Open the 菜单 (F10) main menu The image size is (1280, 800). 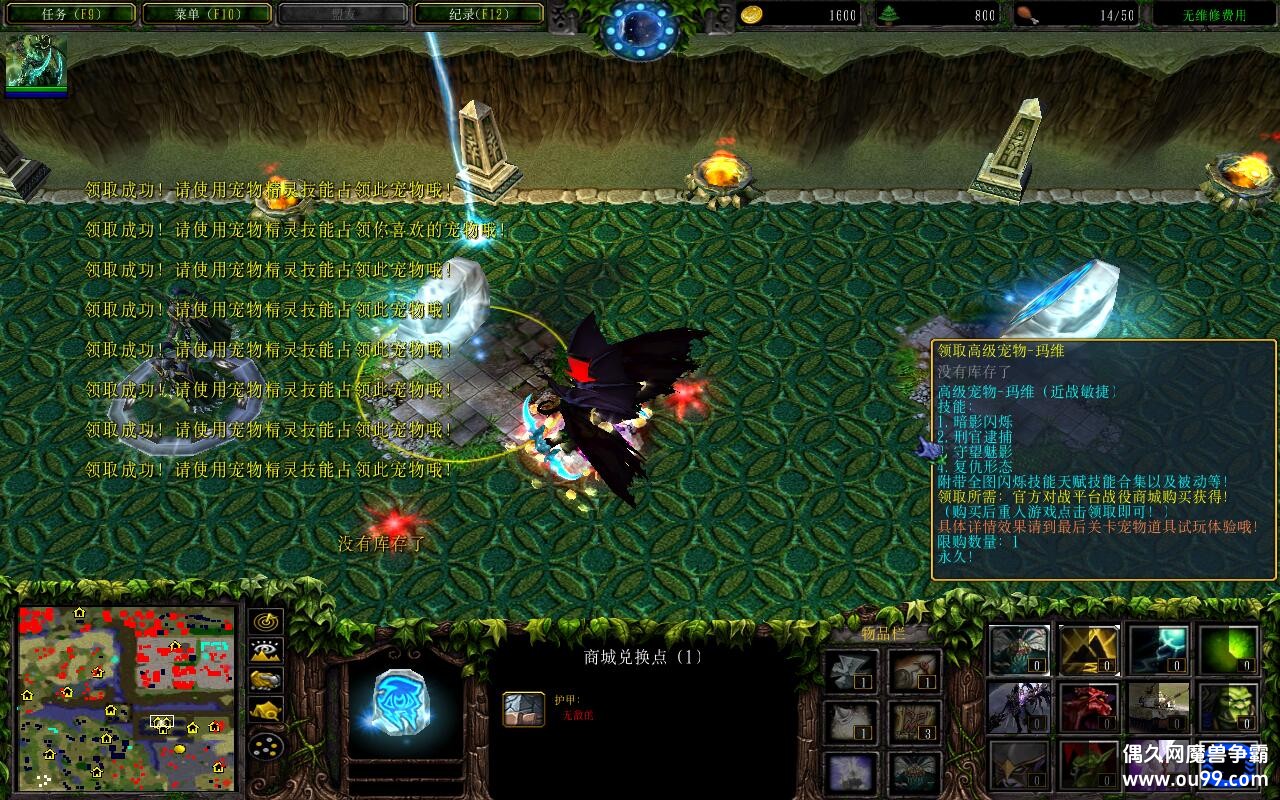point(207,14)
